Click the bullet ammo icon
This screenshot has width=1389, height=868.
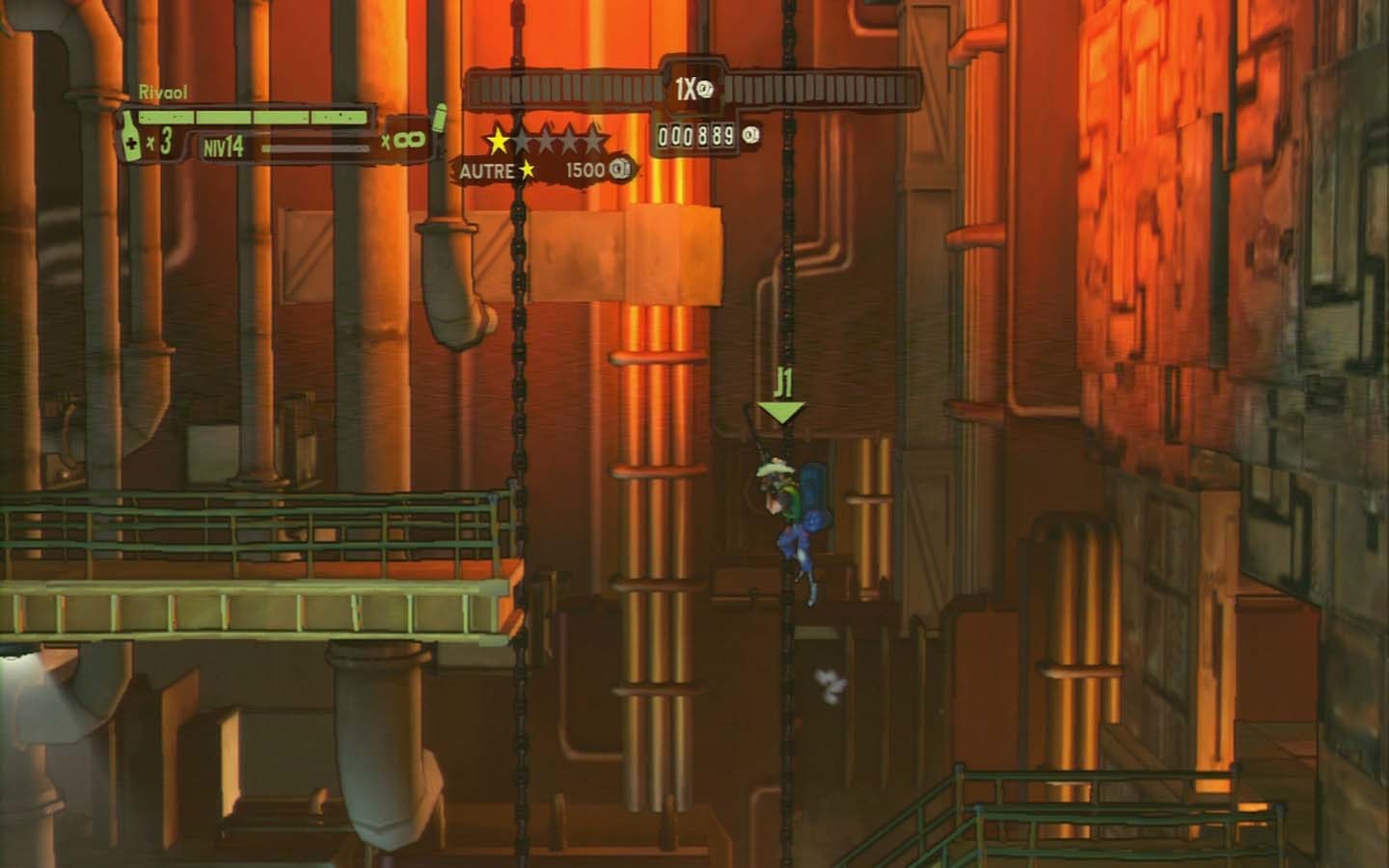point(440,118)
